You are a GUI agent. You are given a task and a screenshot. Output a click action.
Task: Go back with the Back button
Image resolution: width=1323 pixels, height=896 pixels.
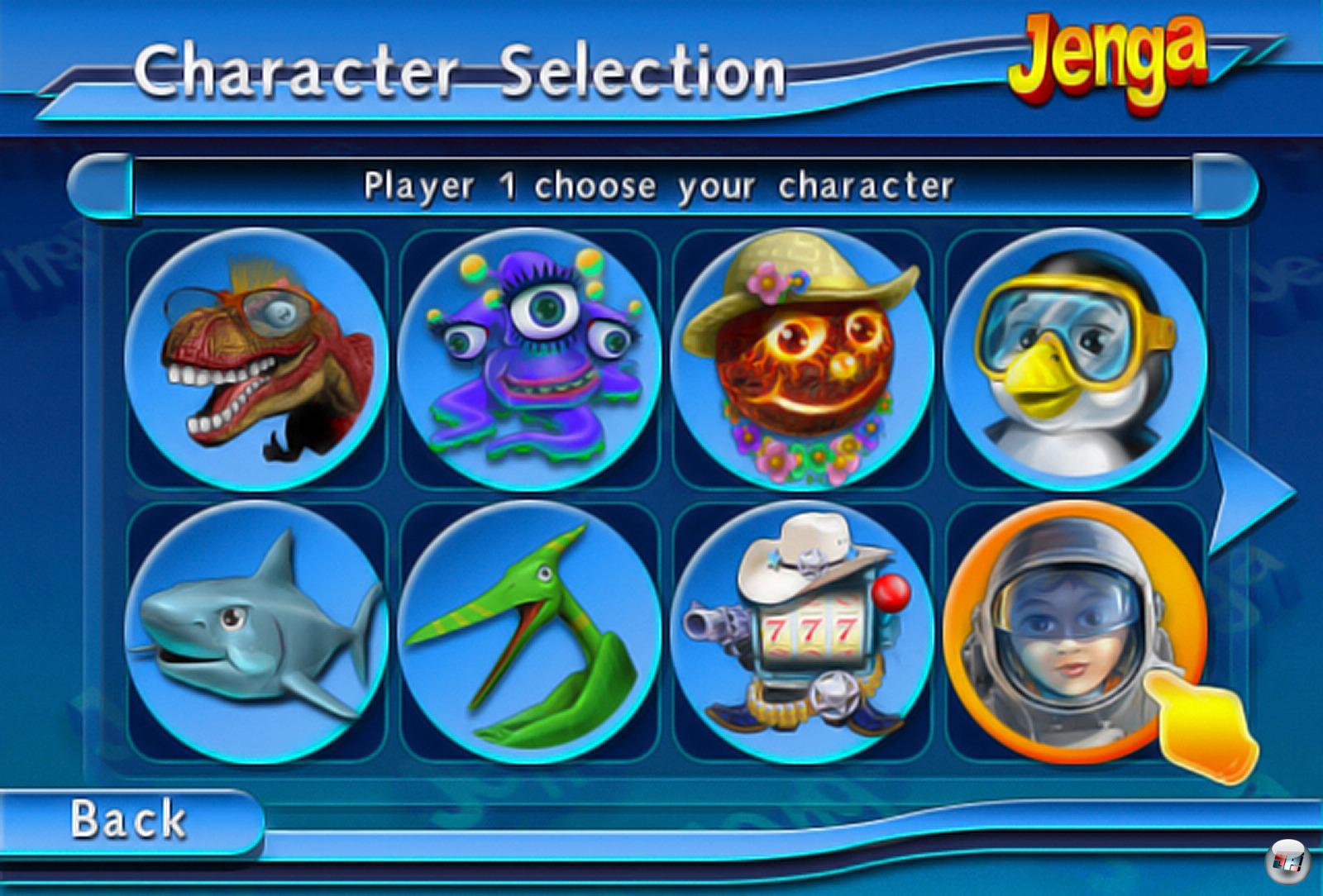128,819
